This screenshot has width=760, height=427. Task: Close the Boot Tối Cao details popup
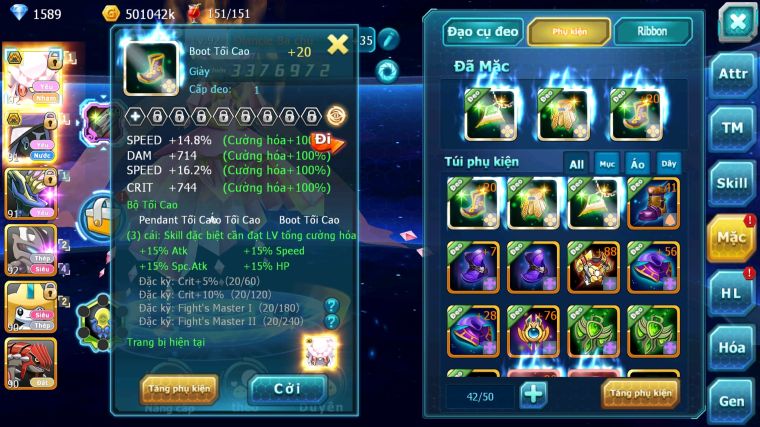point(338,43)
